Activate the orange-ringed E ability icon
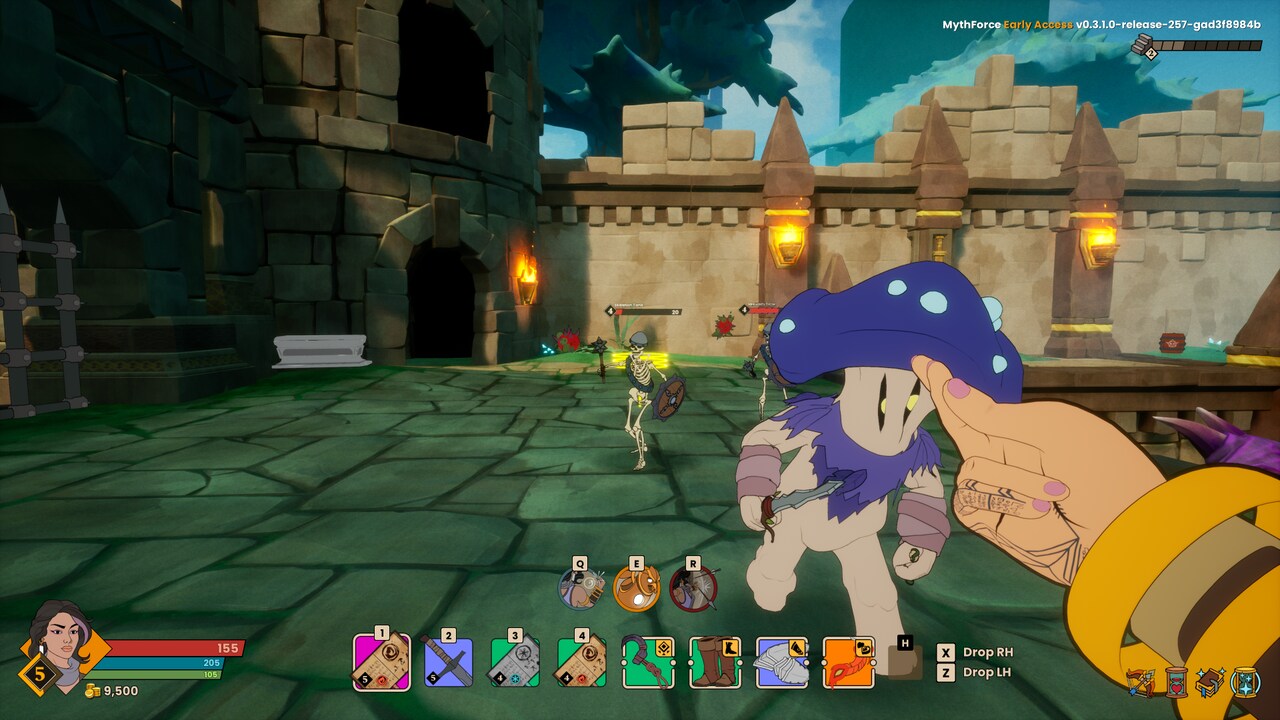The image size is (1280, 720). pos(637,588)
